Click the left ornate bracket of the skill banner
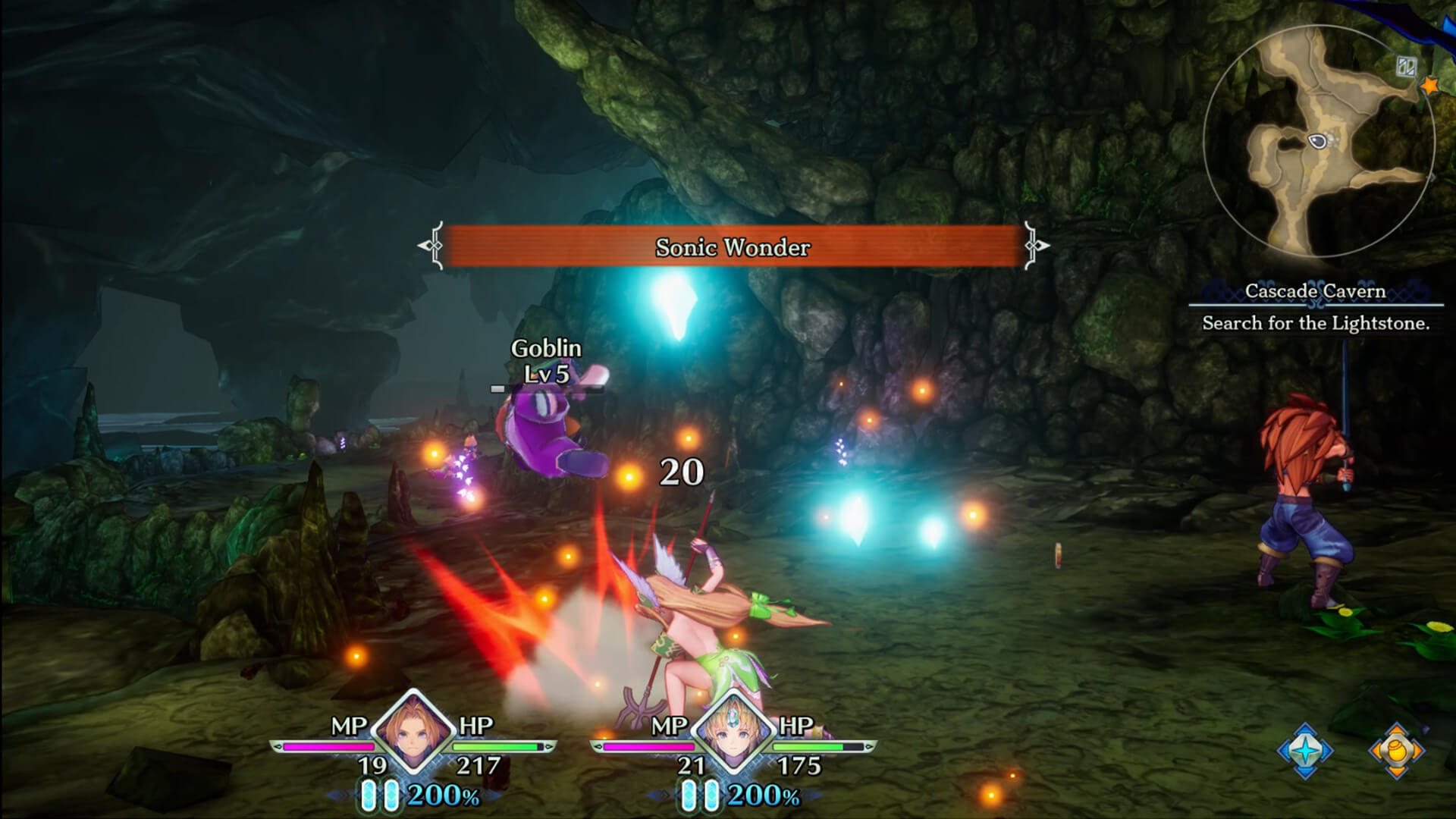Viewport: 1456px width, 819px height. [431, 246]
